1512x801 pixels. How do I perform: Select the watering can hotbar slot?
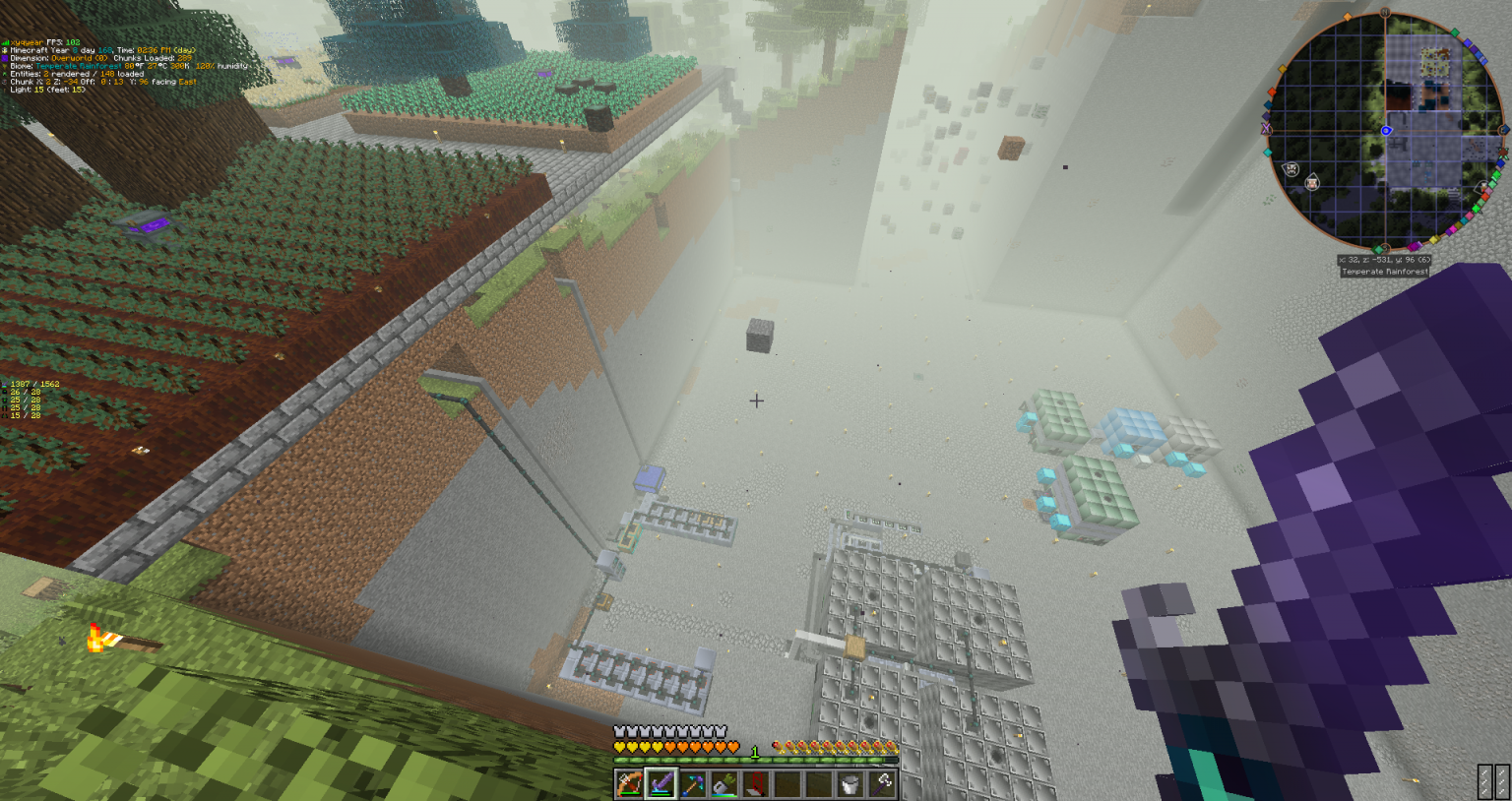coord(724,784)
